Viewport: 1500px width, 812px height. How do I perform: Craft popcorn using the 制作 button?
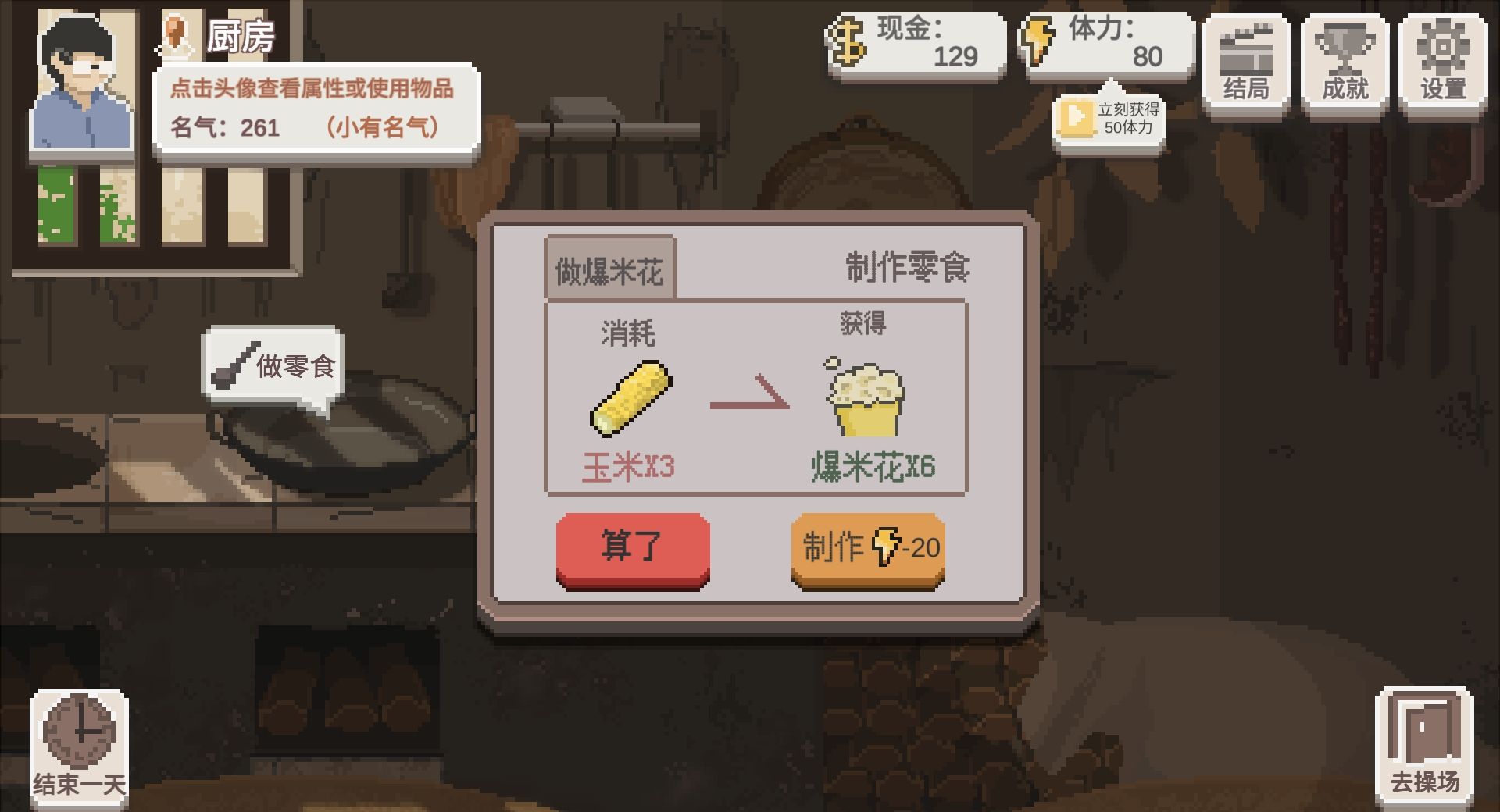(x=869, y=549)
